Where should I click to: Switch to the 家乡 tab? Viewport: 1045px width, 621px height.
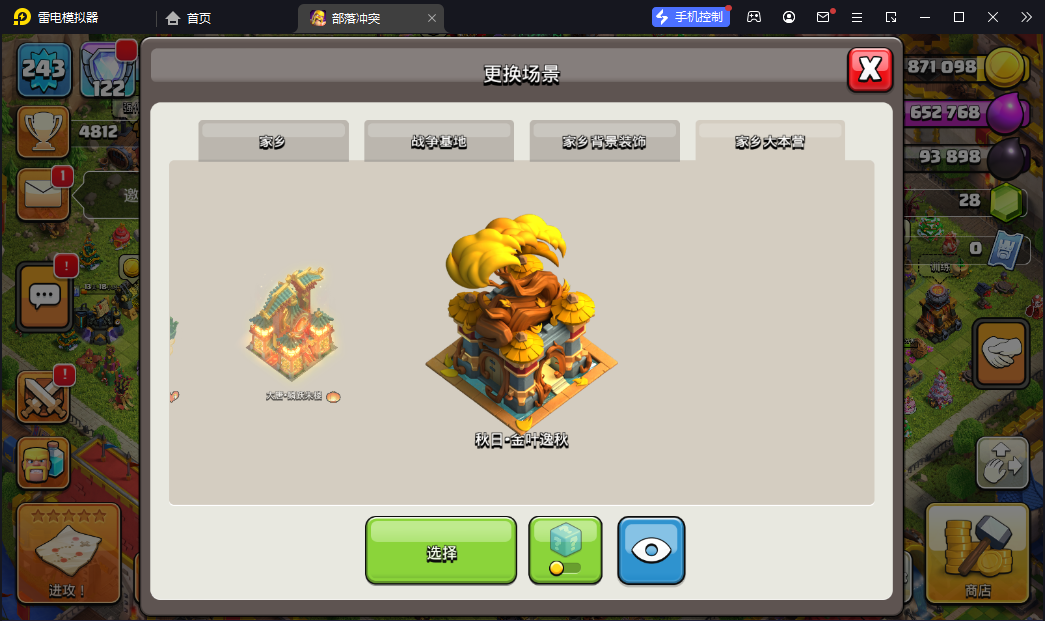click(x=273, y=142)
